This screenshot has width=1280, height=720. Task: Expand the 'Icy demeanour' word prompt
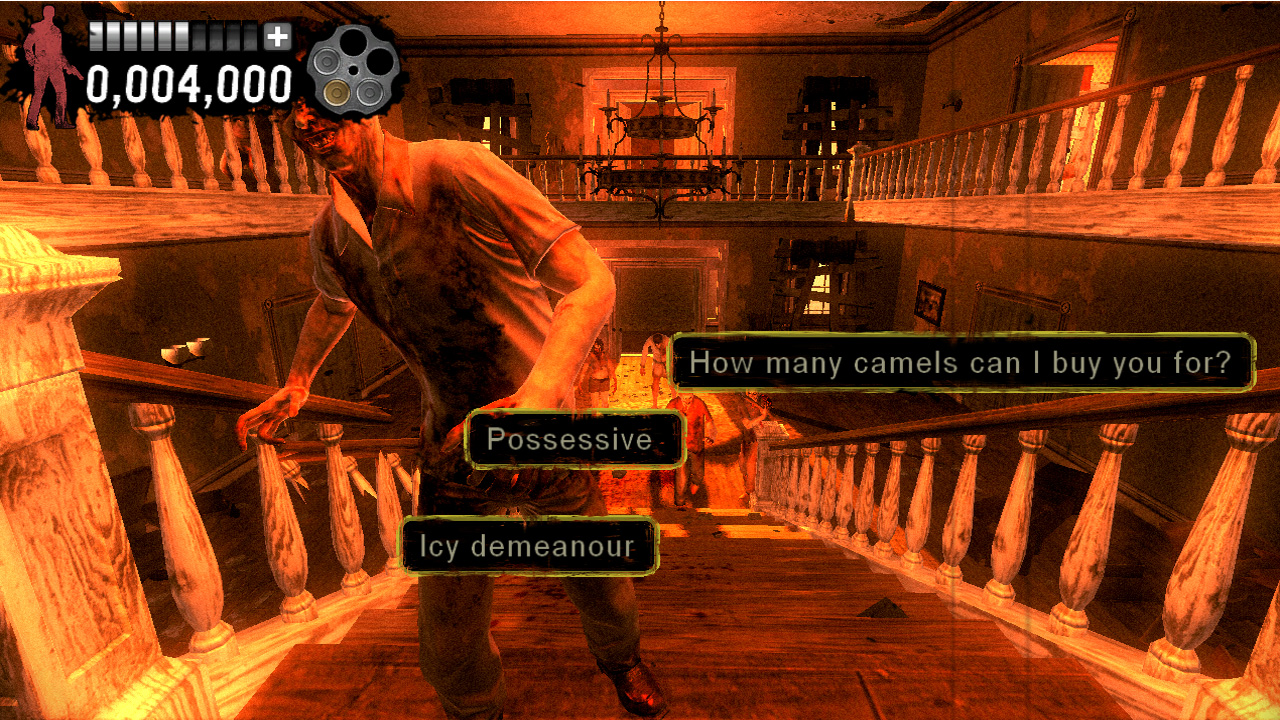pos(529,546)
